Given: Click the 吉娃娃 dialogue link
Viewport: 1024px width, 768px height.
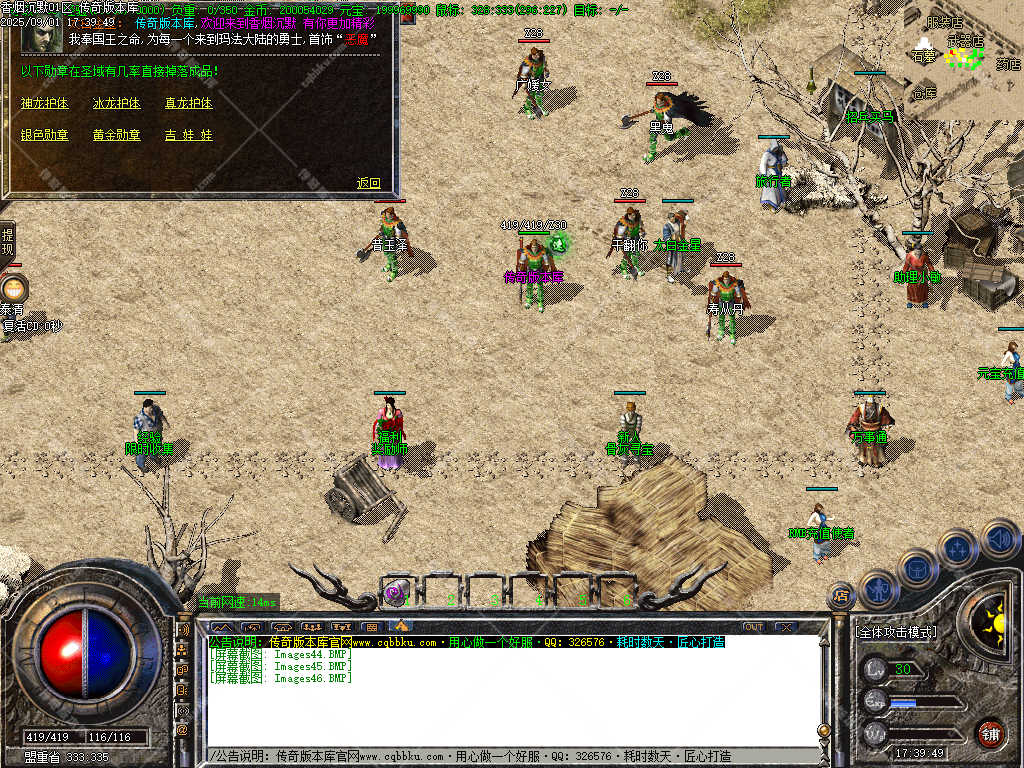Looking at the screenshot, I should pos(189,135).
